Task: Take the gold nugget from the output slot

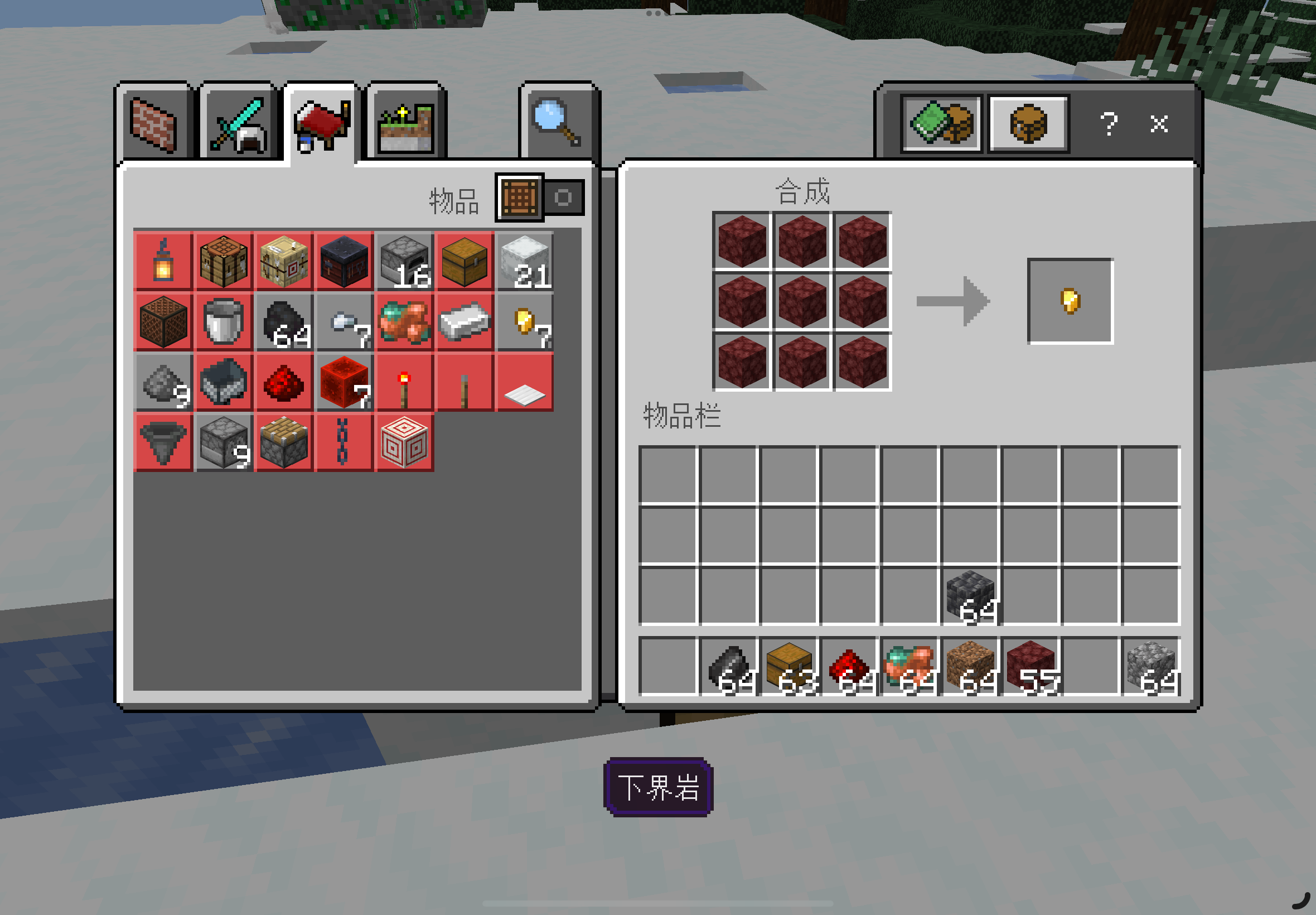Action: 1070,301
